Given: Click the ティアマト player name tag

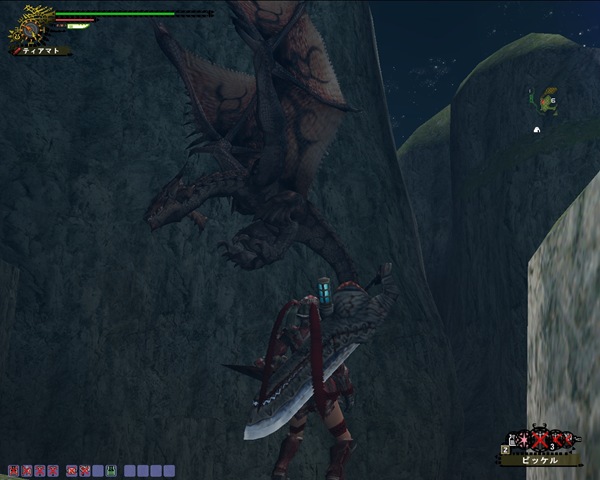Looking at the screenshot, I should click(41, 50).
